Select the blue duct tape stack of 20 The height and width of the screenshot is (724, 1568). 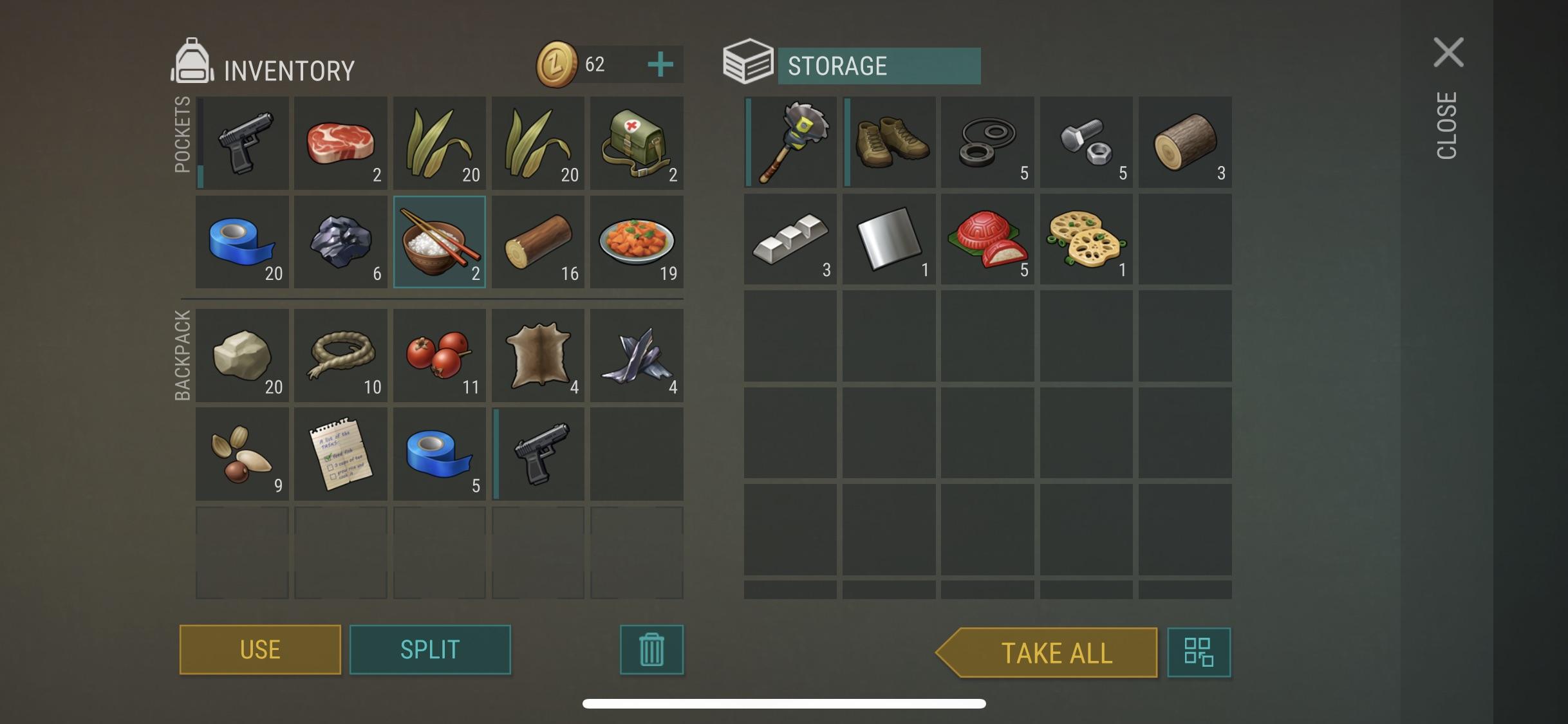pos(243,241)
